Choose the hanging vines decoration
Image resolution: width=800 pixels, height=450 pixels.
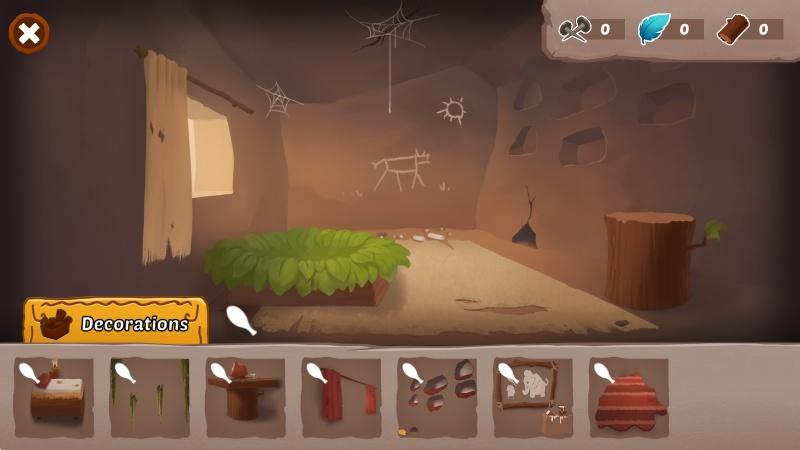(150, 397)
